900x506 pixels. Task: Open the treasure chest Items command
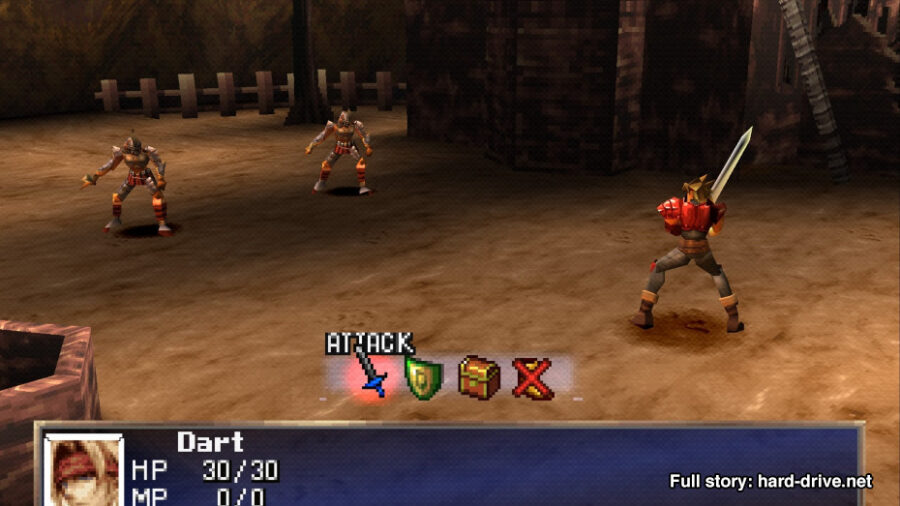479,379
